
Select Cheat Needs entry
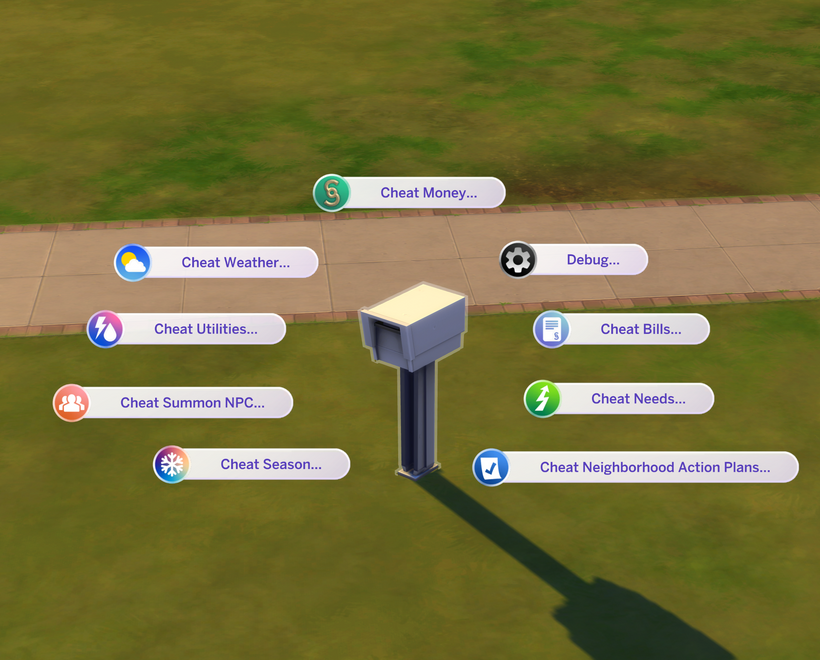click(x=637, y=399)
